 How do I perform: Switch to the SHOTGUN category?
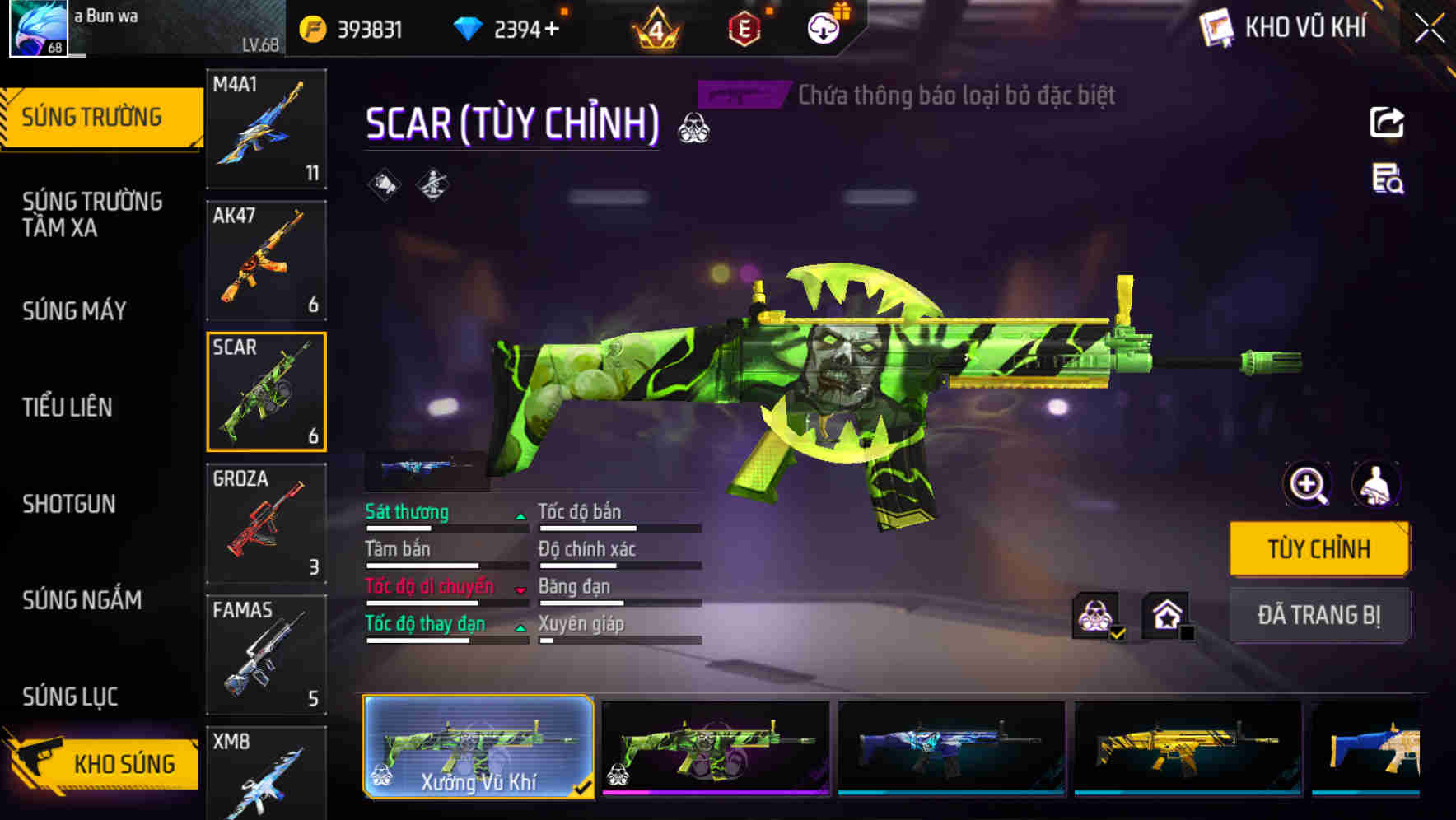tap(70, 504)
